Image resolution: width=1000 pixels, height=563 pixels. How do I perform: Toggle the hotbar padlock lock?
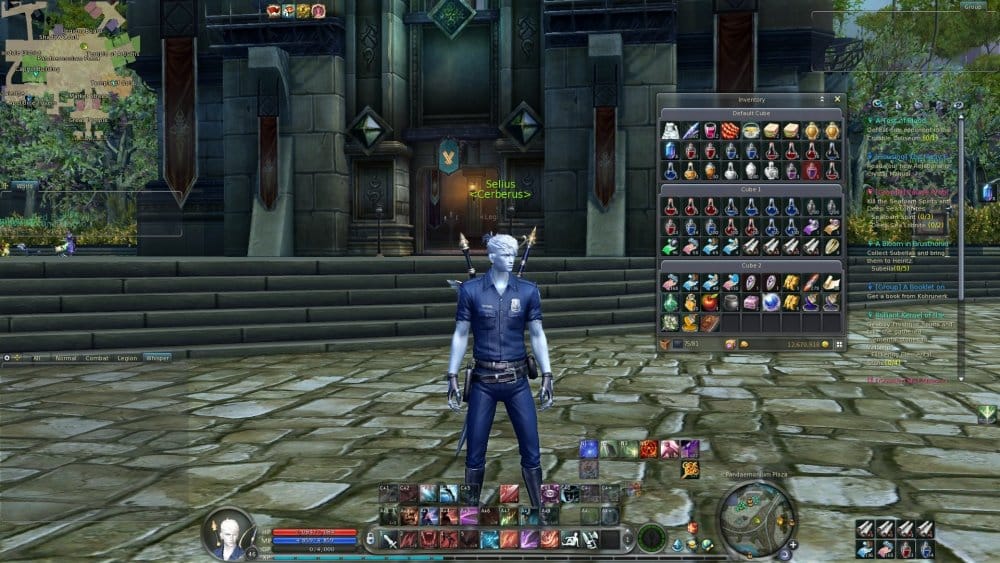[370, 541]
